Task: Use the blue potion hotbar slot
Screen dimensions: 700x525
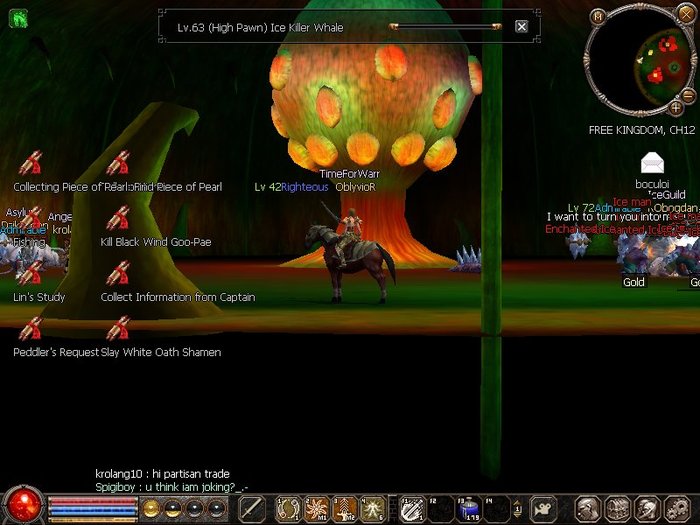Action: (x=469, y=509)
